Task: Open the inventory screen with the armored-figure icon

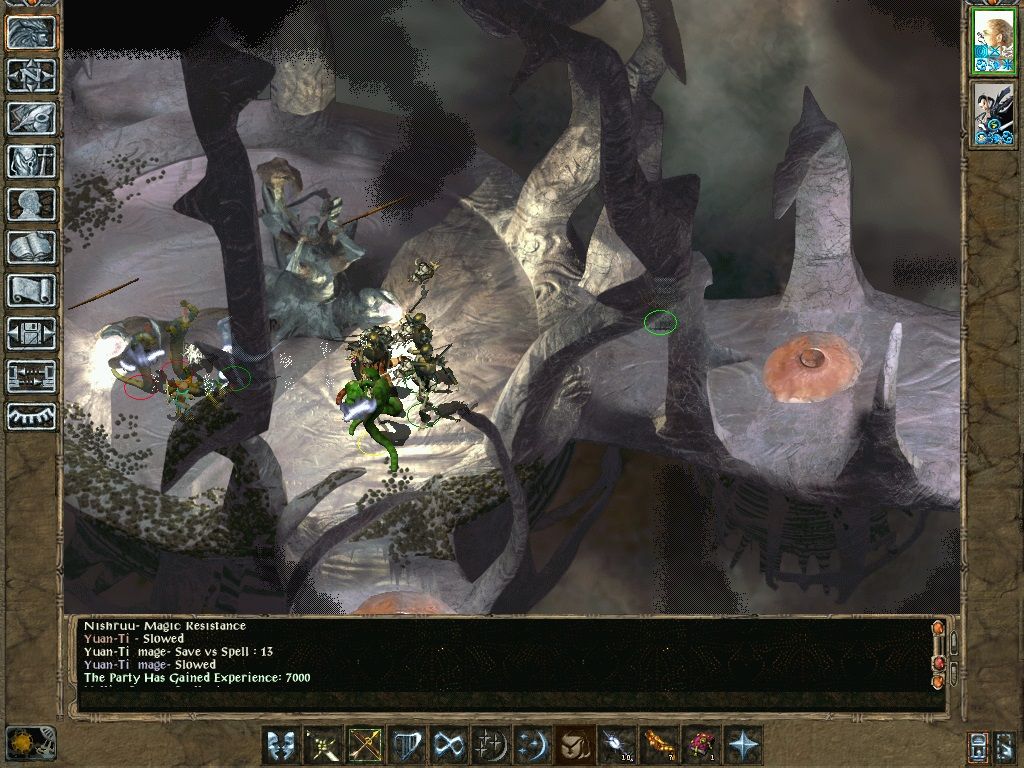Action: click(31, 161)
